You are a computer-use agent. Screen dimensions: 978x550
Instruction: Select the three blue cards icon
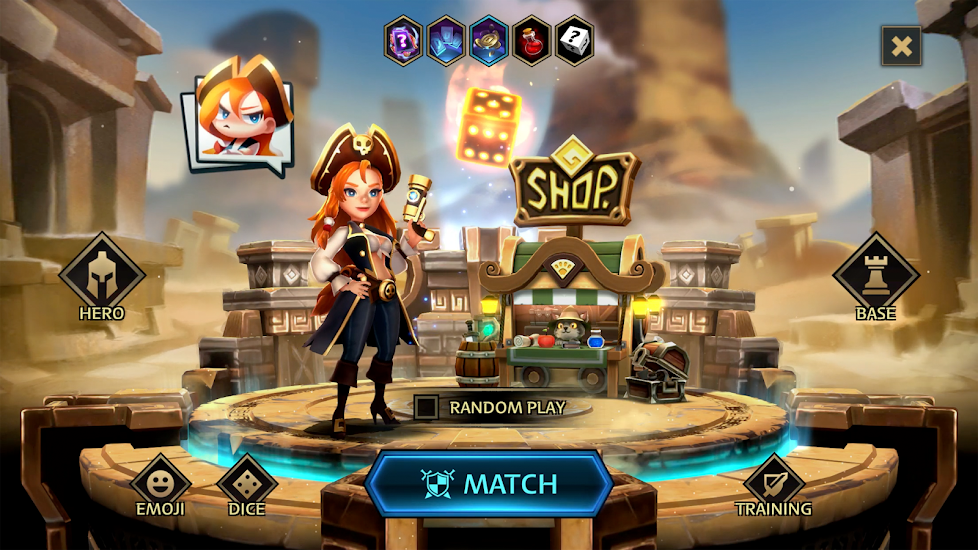[x=446, y=41]
